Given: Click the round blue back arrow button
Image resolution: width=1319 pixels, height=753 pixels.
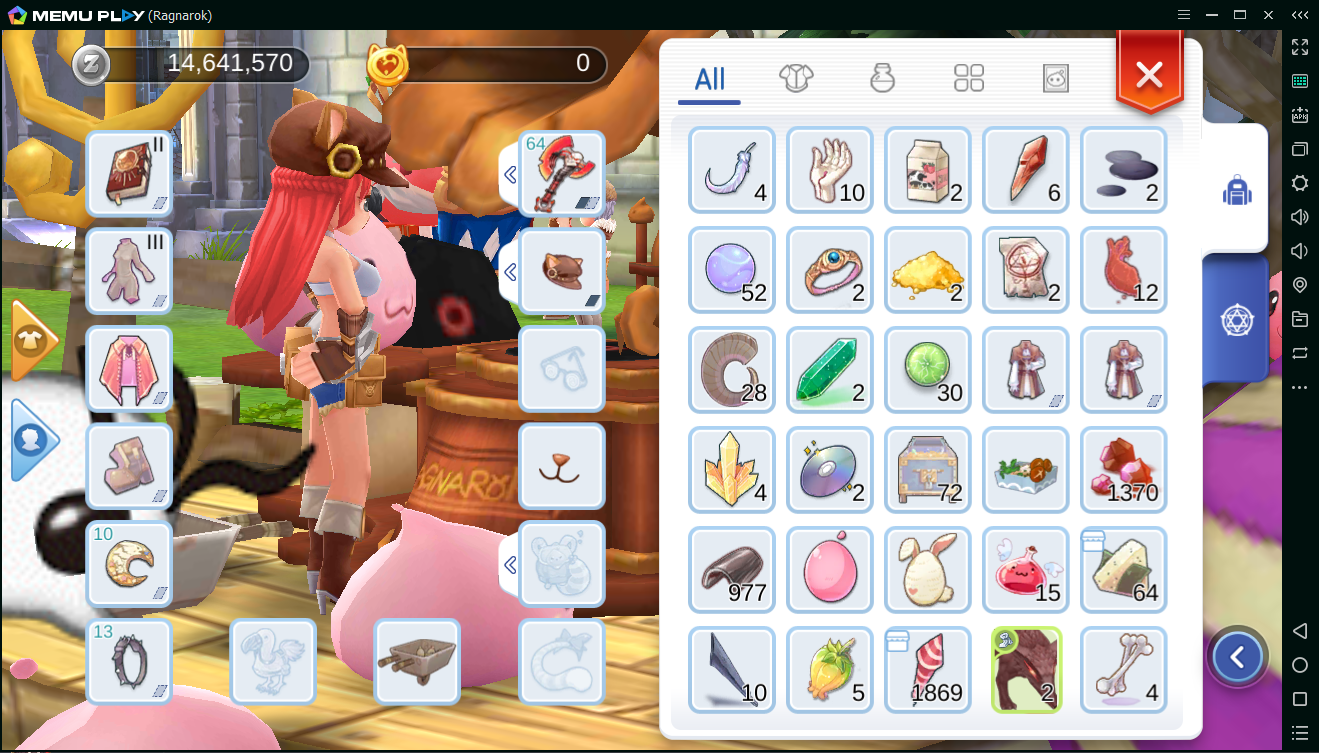Looking at the screenshot, I should [1238, 657].
